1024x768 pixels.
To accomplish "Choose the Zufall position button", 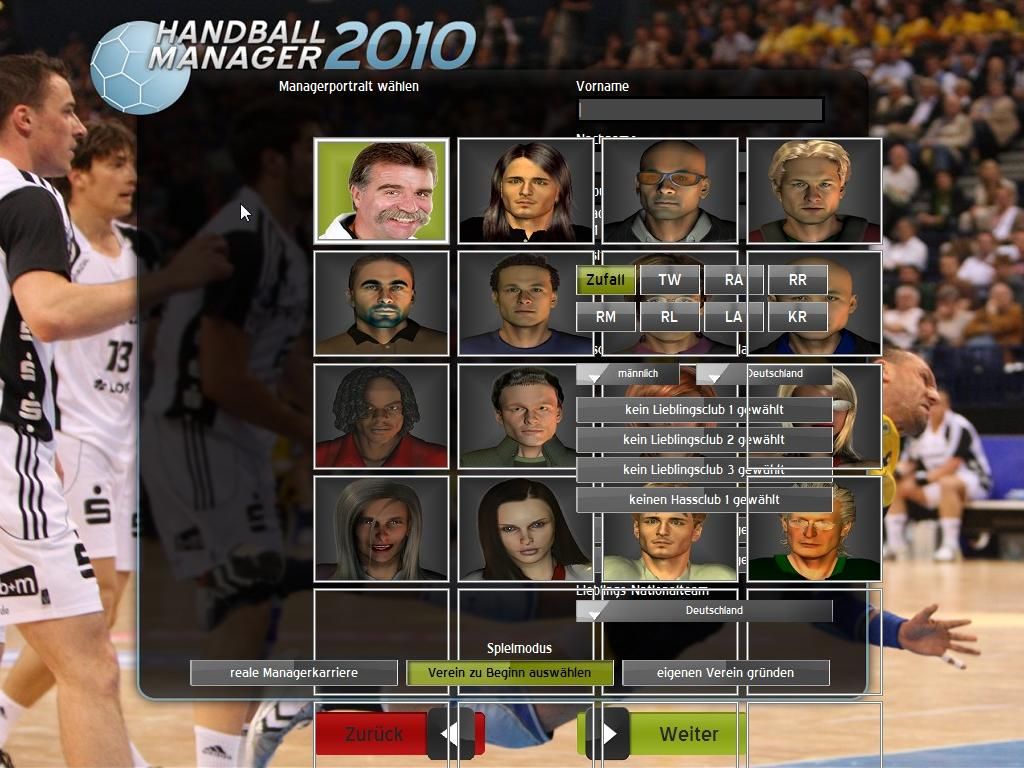I will [x=606, y=280].
